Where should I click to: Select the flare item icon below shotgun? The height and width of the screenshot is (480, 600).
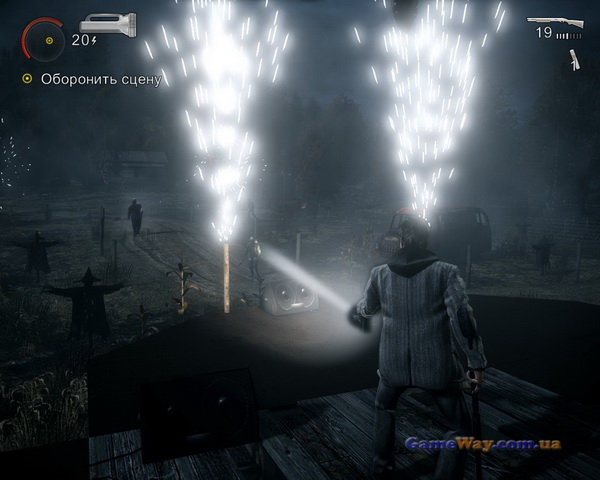click(574, 60)
